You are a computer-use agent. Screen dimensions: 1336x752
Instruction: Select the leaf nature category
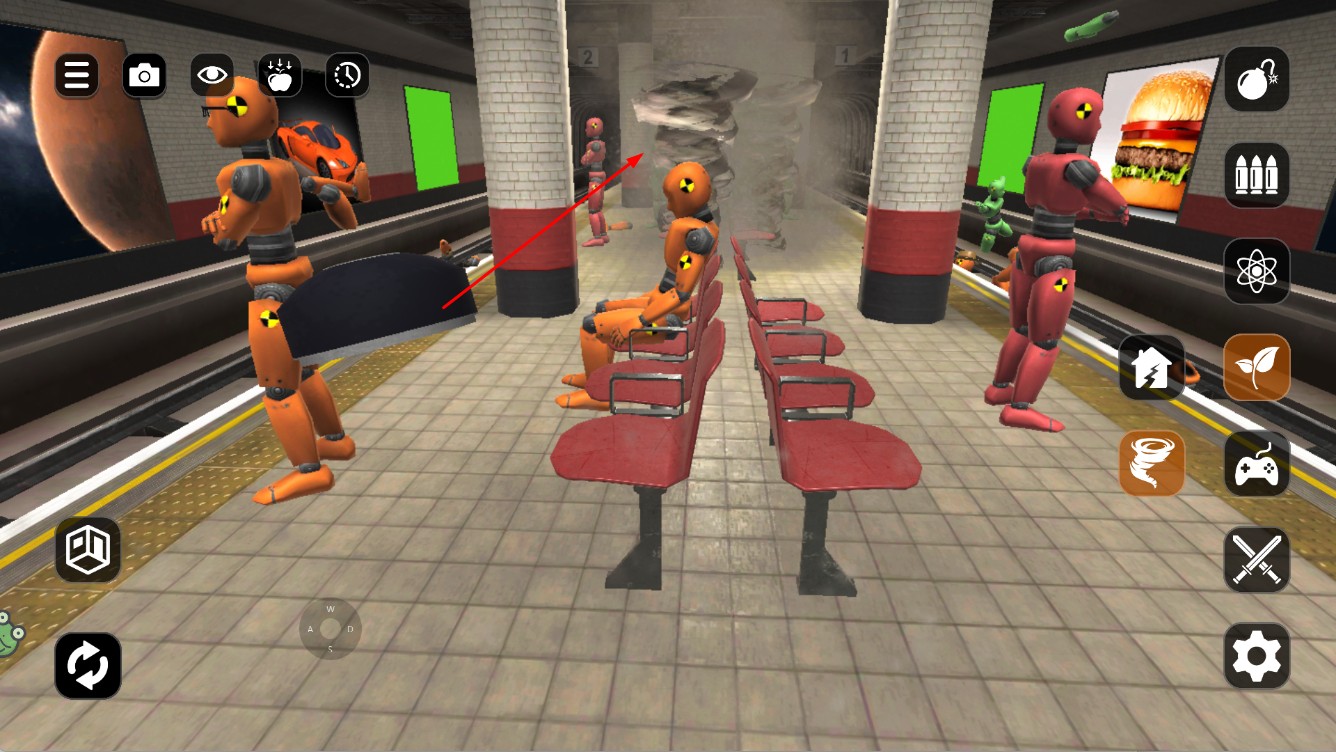(x=1257, y=367)
